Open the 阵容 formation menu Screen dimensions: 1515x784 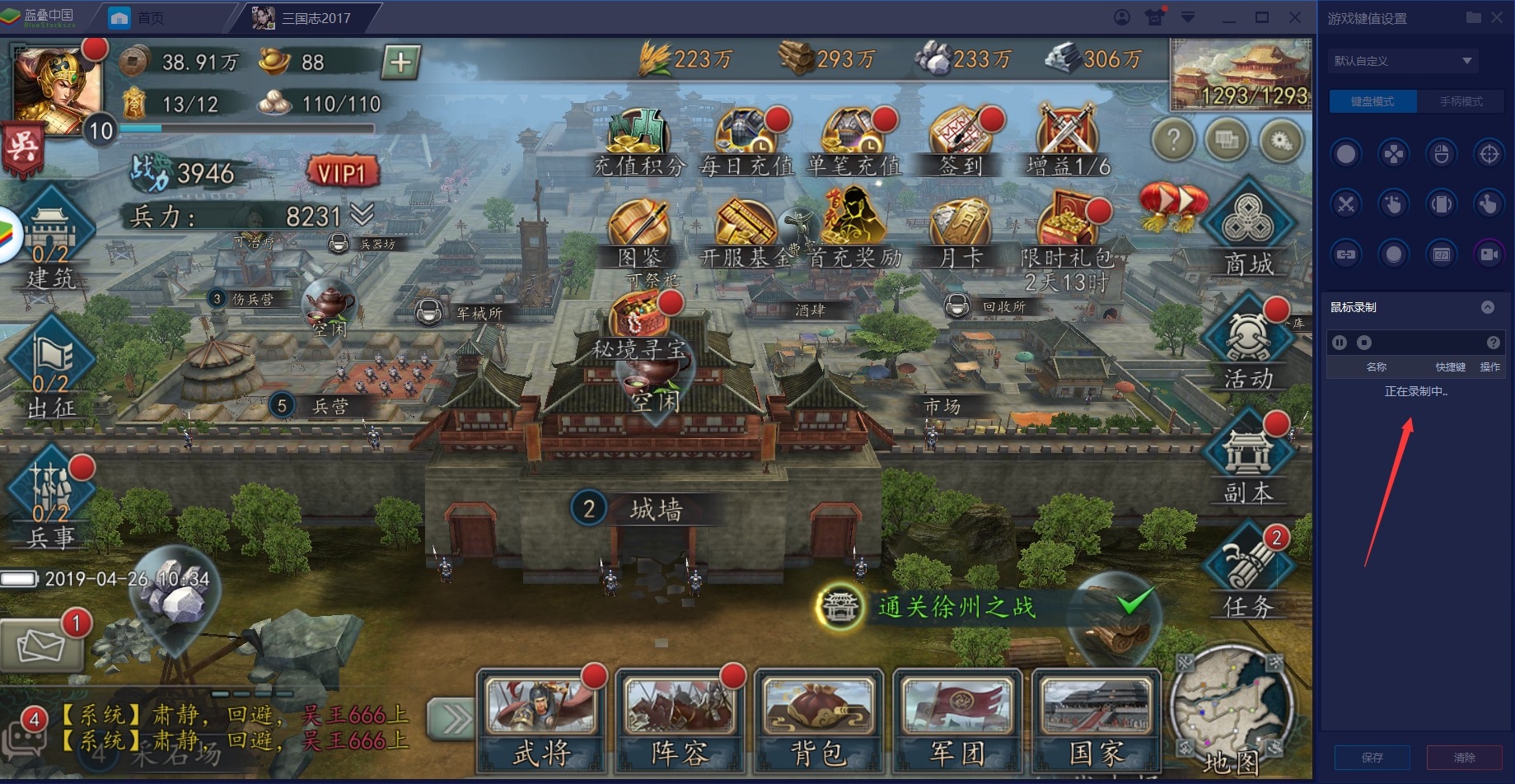click(679, 719)
